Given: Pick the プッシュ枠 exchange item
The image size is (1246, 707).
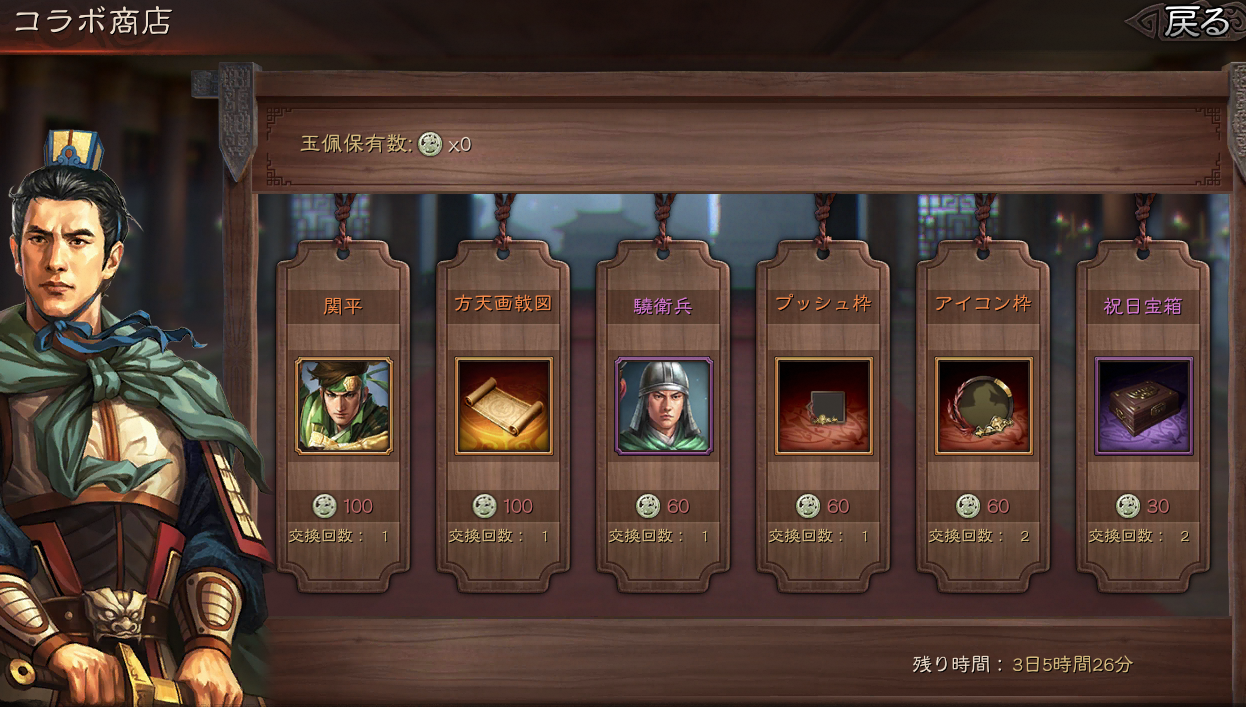Looking at the screenshot, I should tap(824, 406).
